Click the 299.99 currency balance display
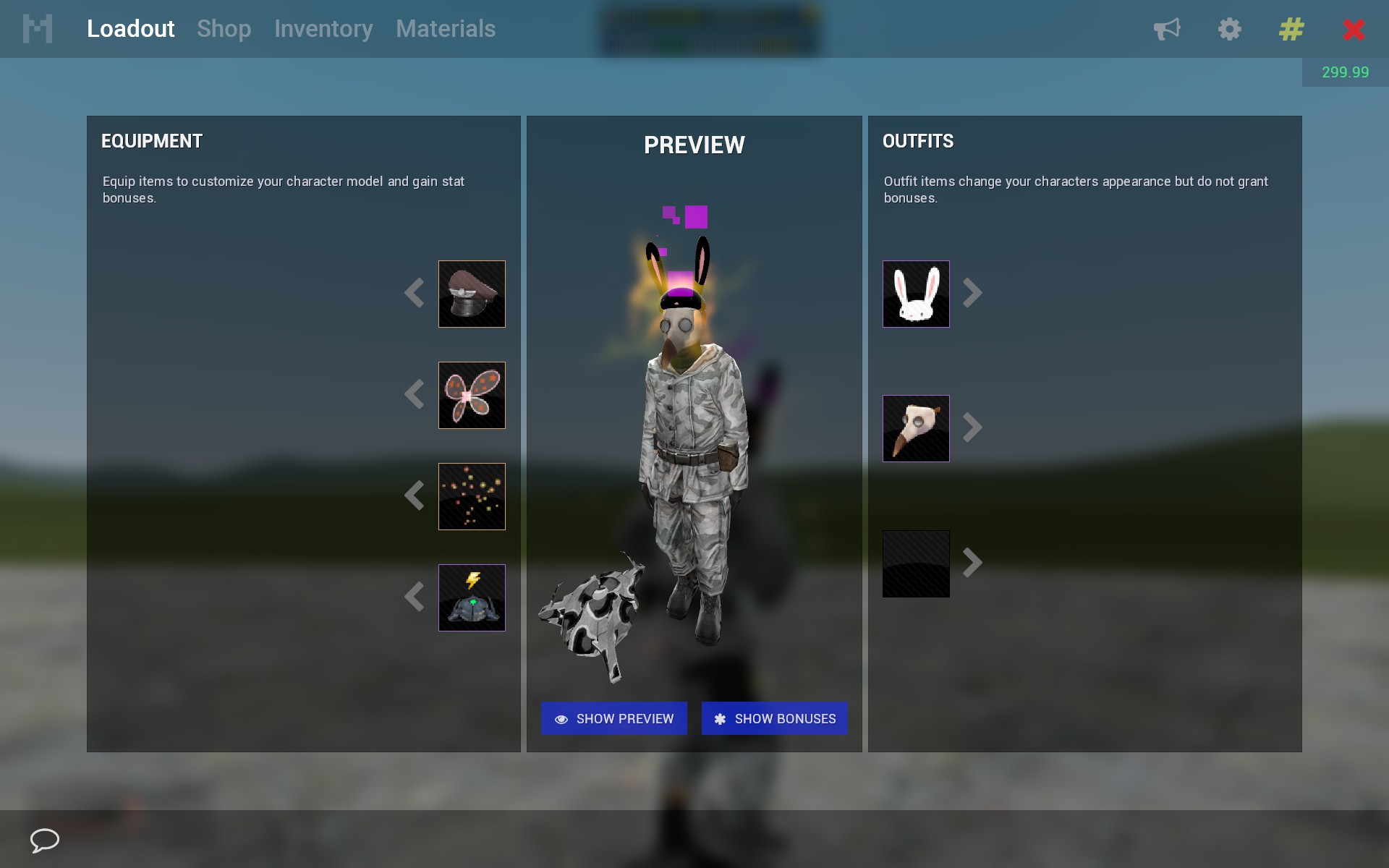The height and width of the screenshot is (868, 1389). pos(1346,72)
